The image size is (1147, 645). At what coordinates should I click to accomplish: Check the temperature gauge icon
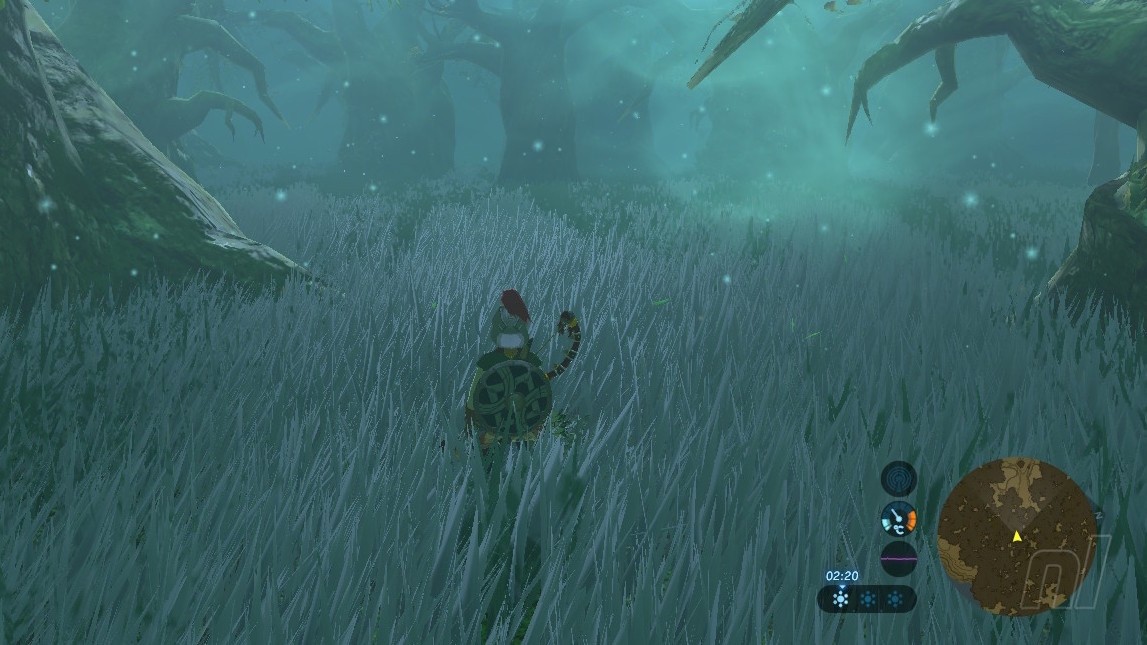898,519
